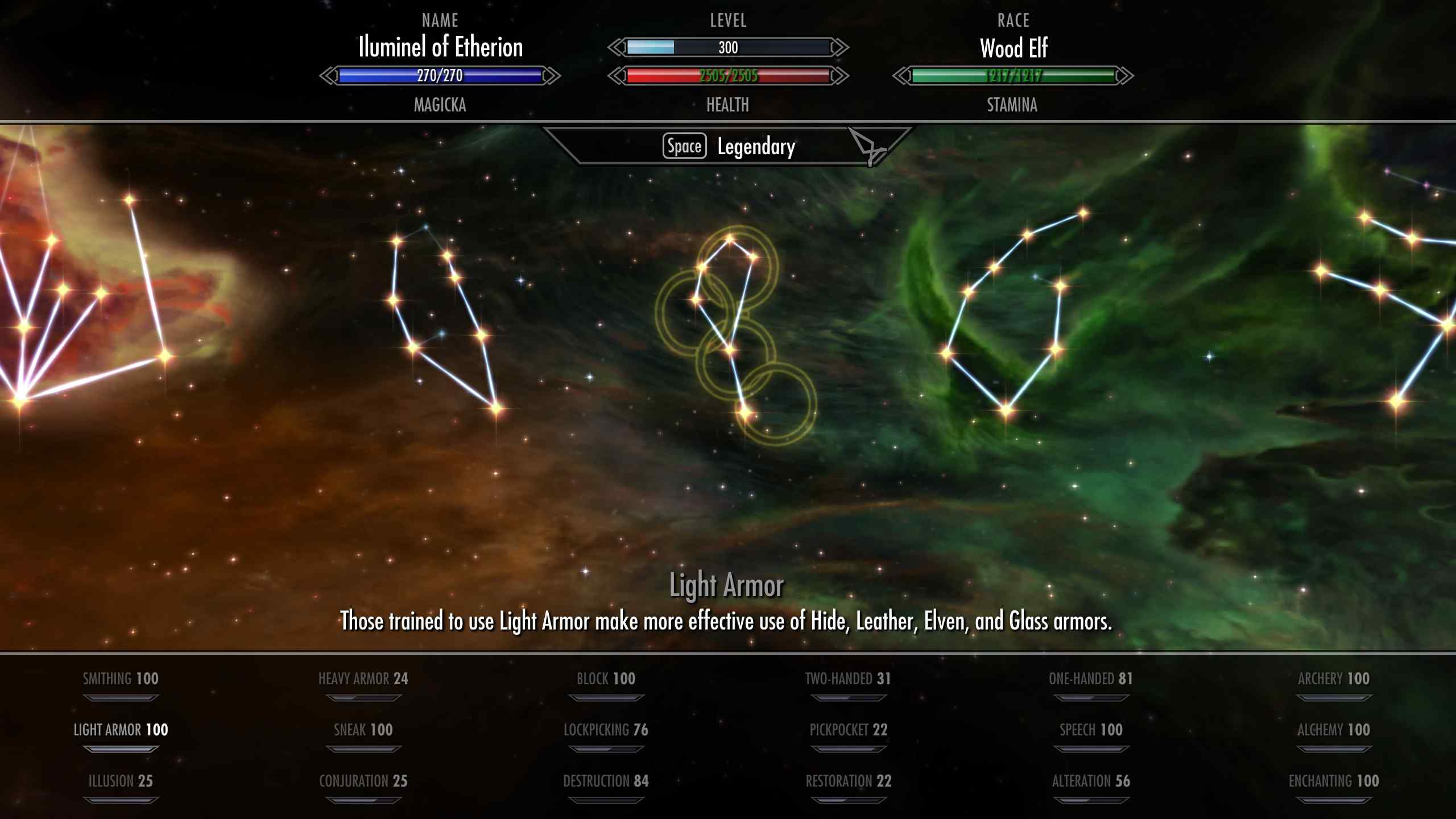This screenshot has width=1456, height=819.
Task: Choose the Heavy Armor skill
Action: click(363, 679)
